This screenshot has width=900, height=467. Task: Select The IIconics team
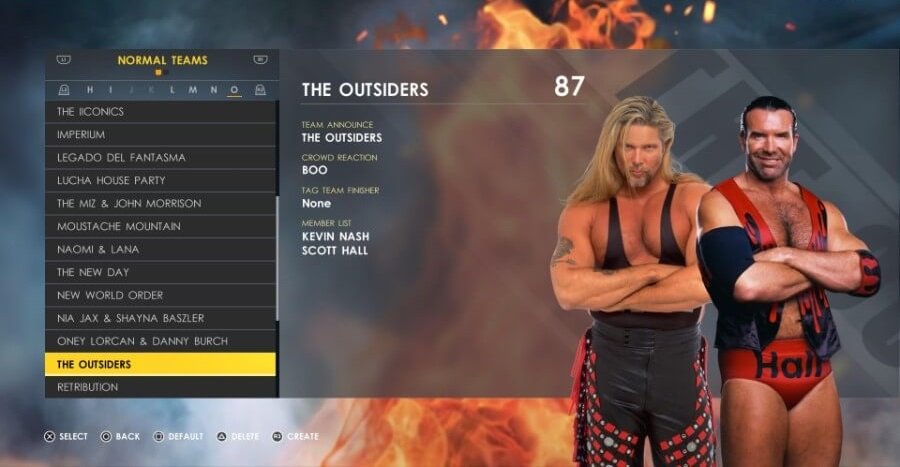[x=160, y=112]
